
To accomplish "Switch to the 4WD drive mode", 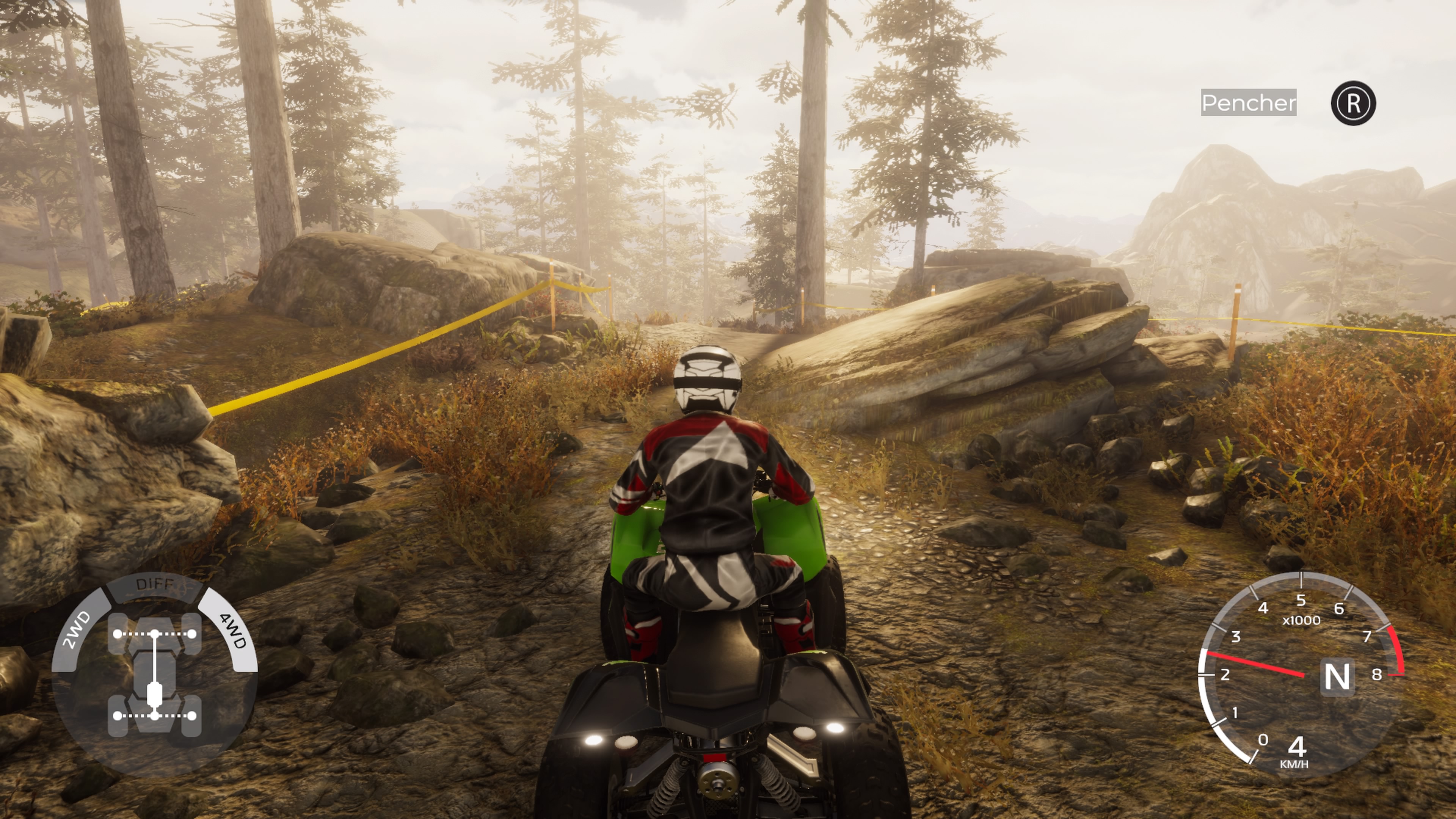I will click(x=232, y=630).
